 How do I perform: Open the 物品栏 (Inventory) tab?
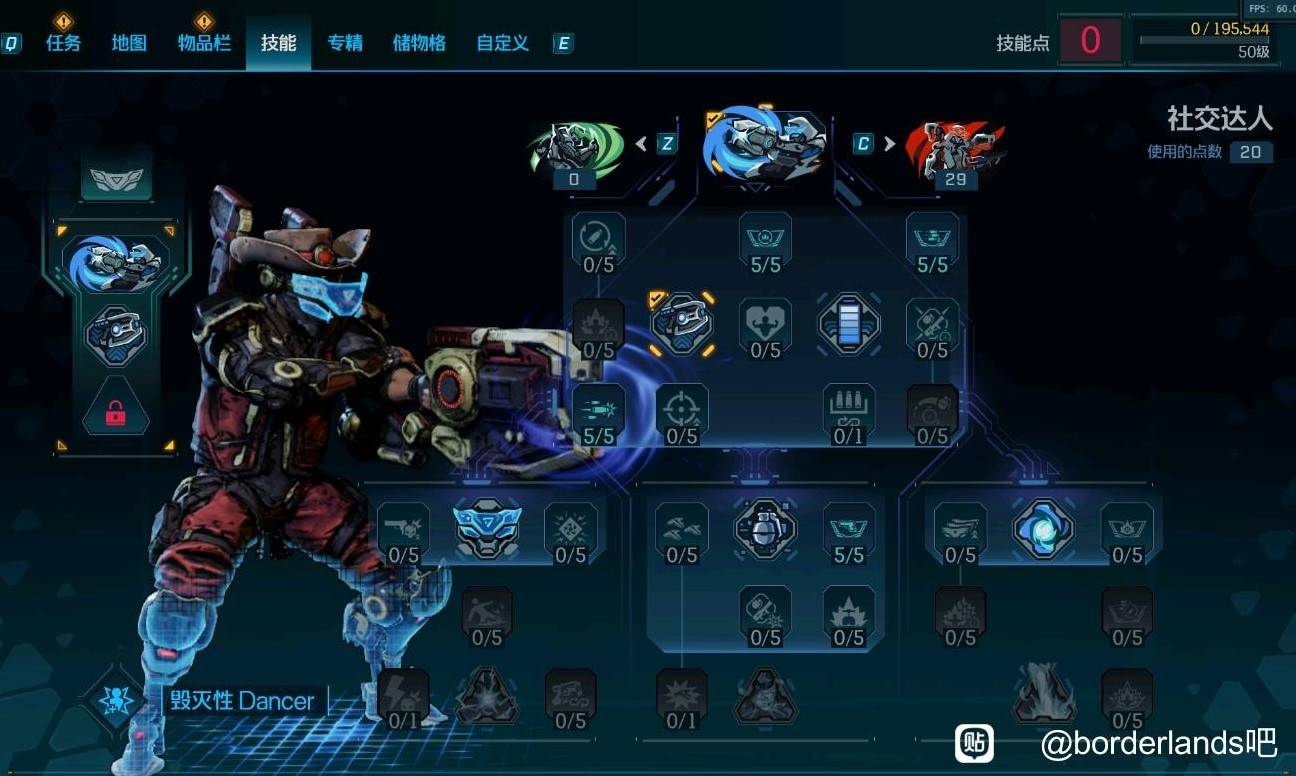[204, 43]
